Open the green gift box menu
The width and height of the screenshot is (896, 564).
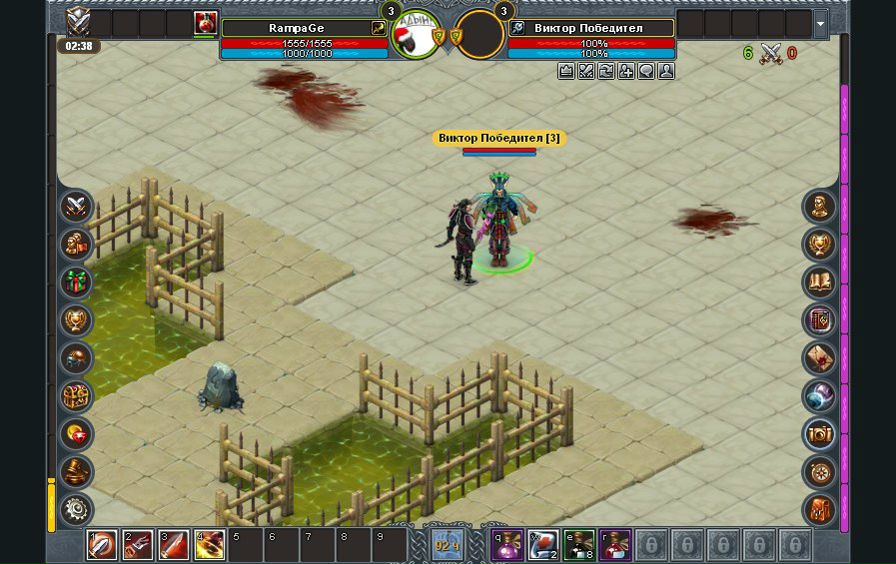[76, 283]
